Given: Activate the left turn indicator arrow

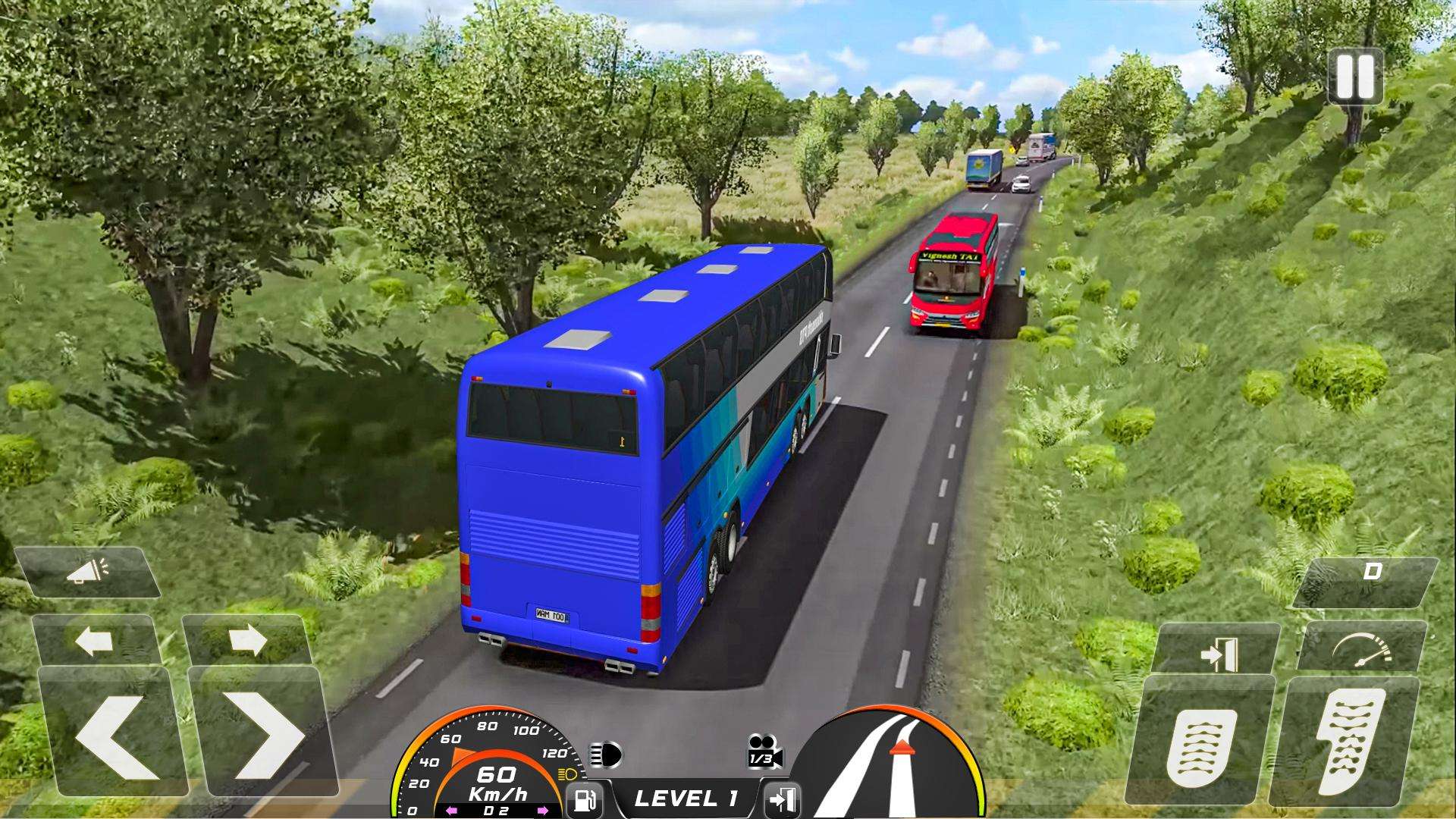Looking at the screenshot, I should (x=93, y=642).
